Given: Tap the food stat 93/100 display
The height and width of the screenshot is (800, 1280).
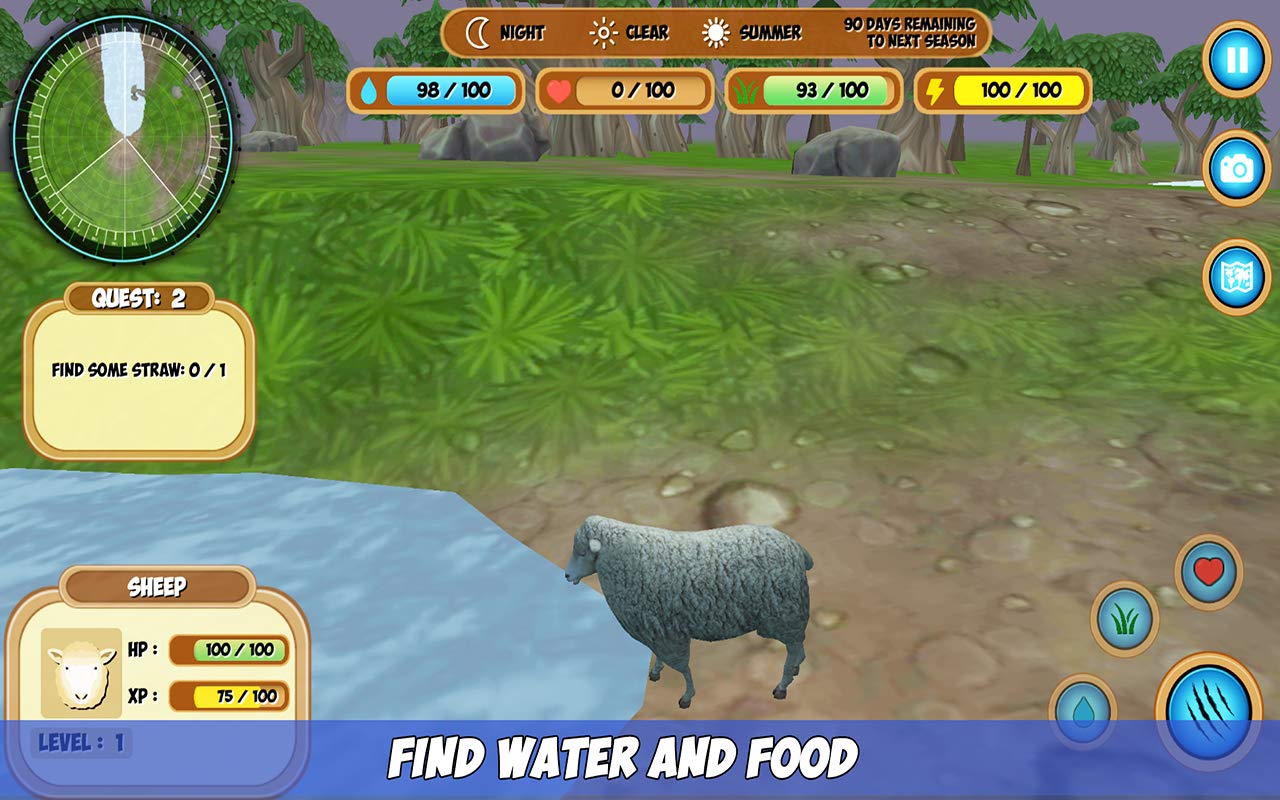Looking at the screenshot, I should 814,90.
